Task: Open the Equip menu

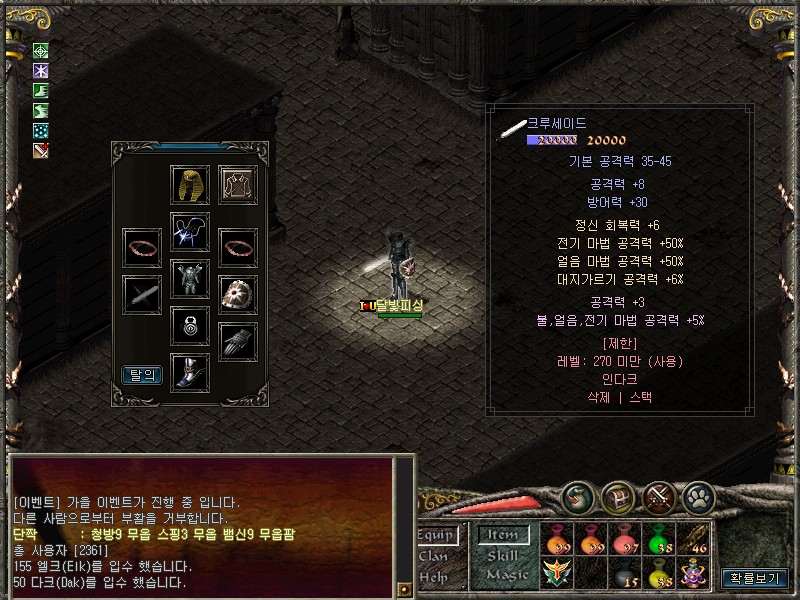Action: (x=435, y=536)
